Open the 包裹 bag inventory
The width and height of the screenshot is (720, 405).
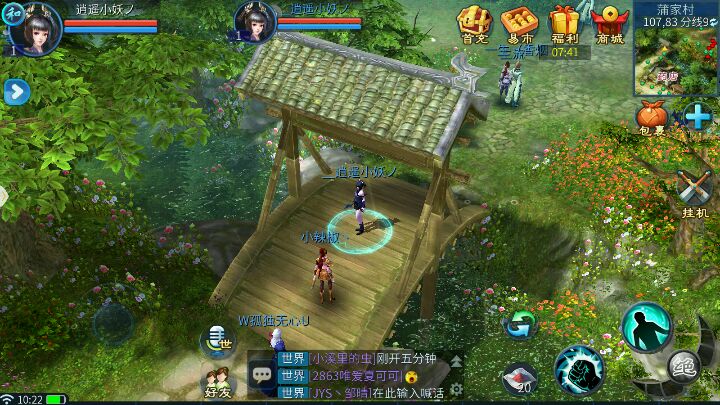652,118
